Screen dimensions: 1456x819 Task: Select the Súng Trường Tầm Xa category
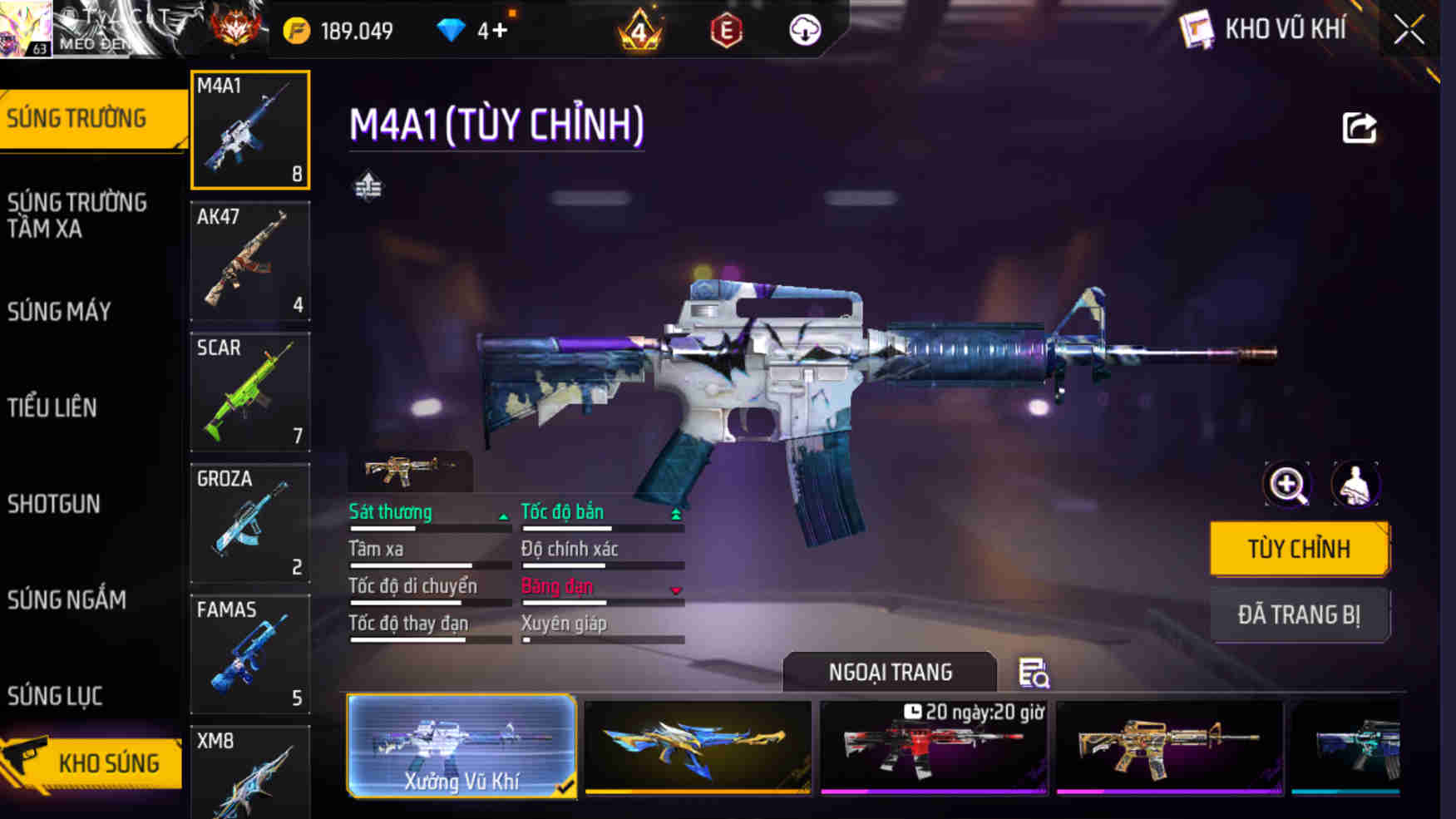77,215
